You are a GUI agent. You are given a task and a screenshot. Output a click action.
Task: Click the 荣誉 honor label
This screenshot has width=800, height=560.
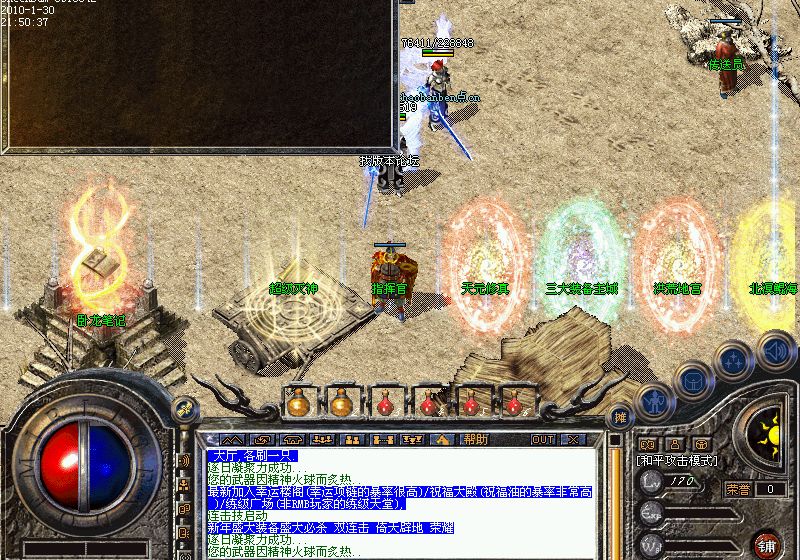(x=738, y=489)
